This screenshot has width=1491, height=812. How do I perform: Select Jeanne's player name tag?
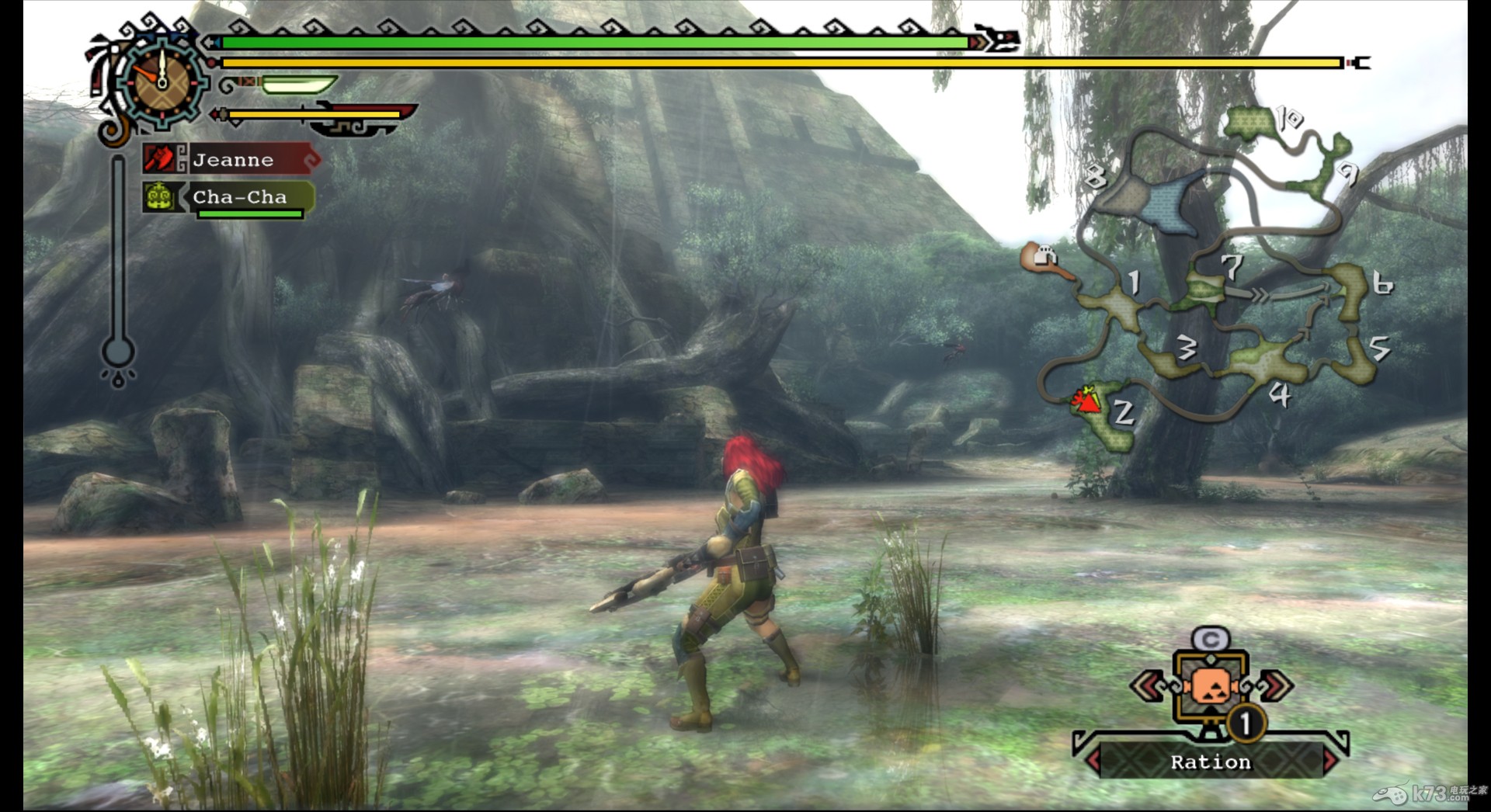click(233, 160)
